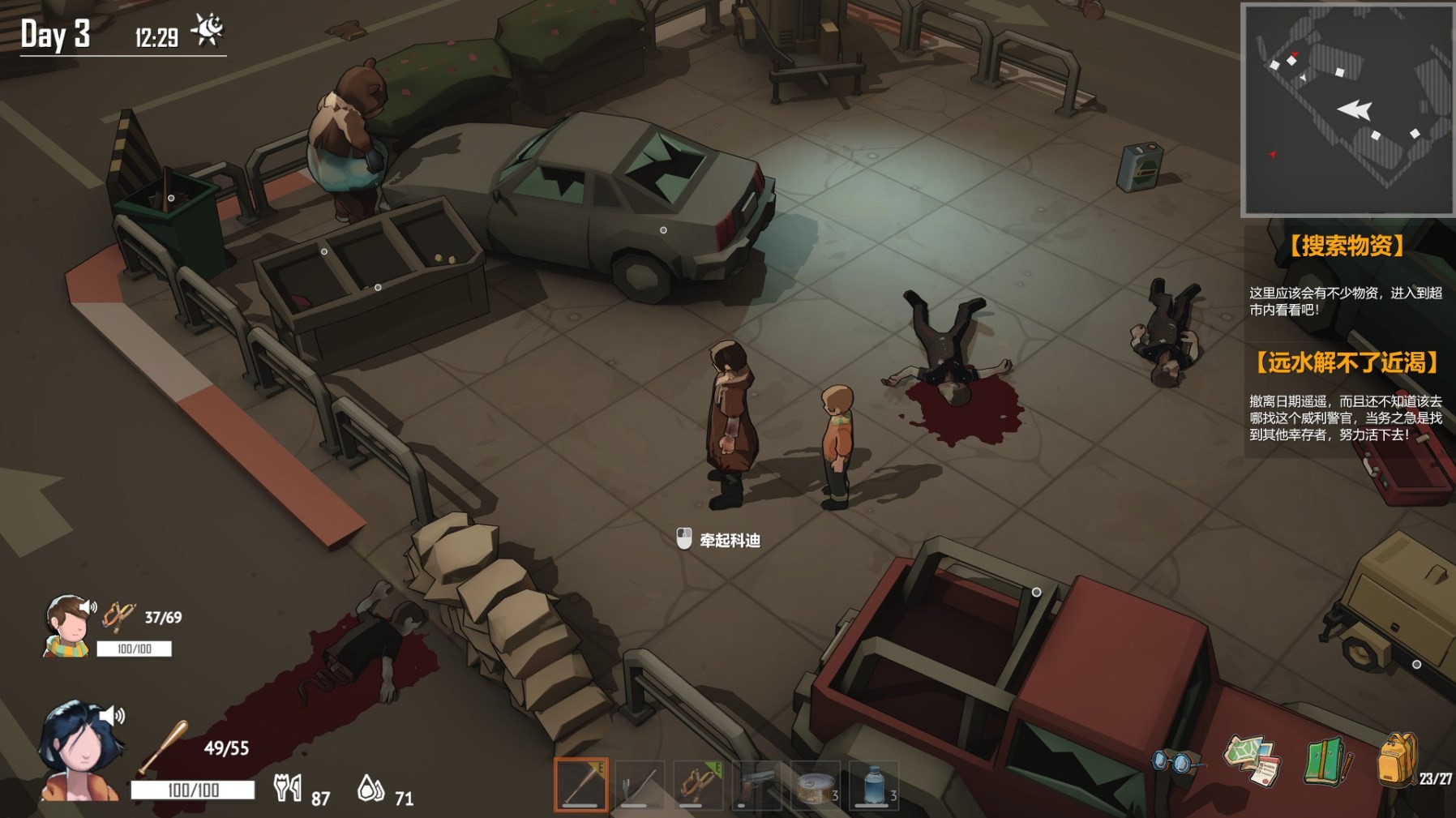Use the canned food hotbar slot
Image resolution: width=1456 pixels, height=818 pixels.
(815, 785)
